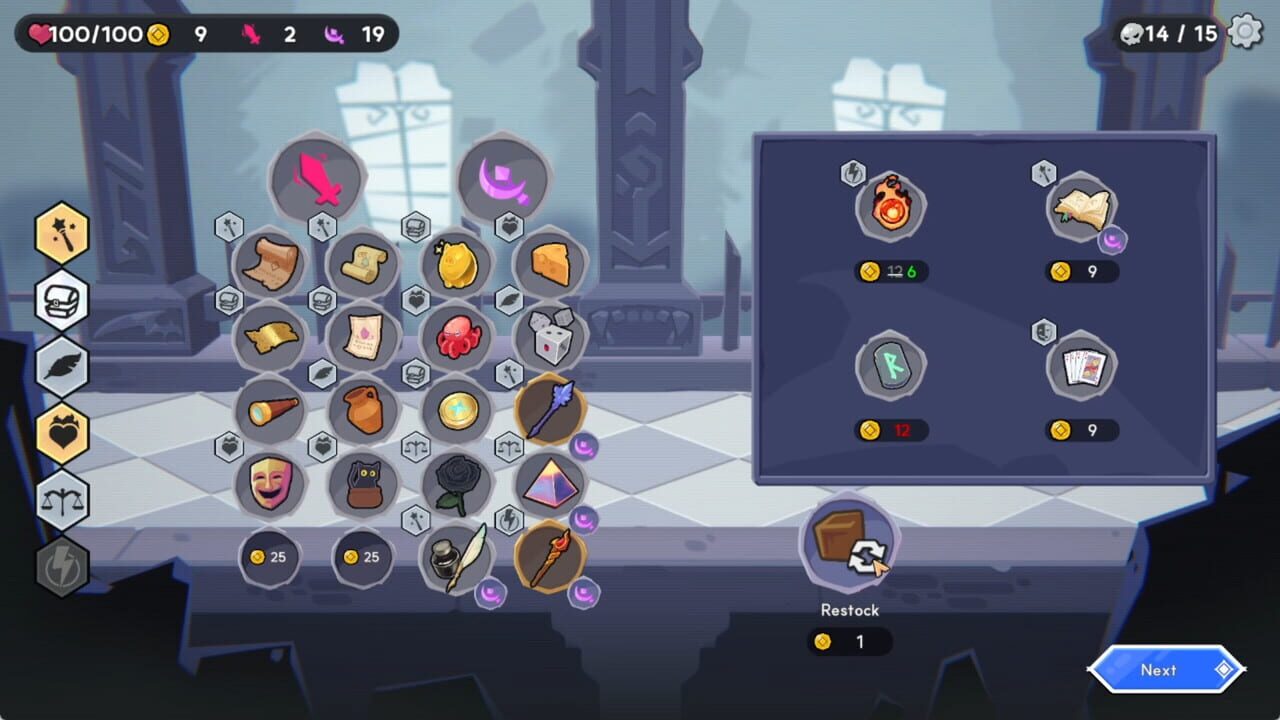Viewport: 1280px width, 720px height.
Task: Switch to the feather category filter
Action: [x=61, y=363]
